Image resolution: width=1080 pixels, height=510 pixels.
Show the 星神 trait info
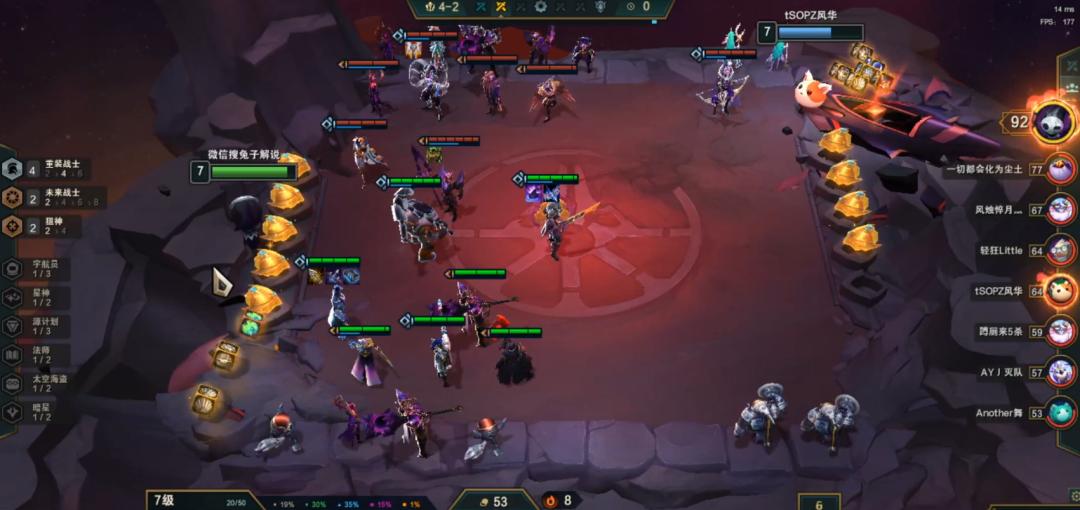tap(40, 298)
